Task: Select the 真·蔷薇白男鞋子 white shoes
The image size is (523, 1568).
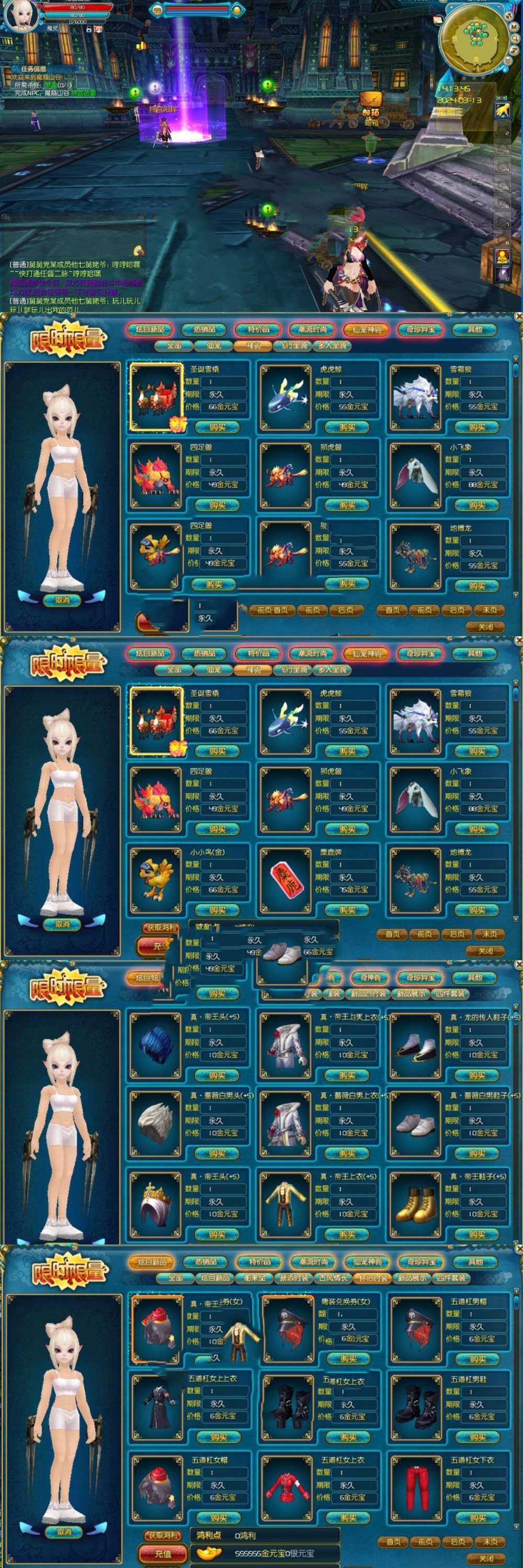Action: pyautogui.click(x=416, y=1122)
